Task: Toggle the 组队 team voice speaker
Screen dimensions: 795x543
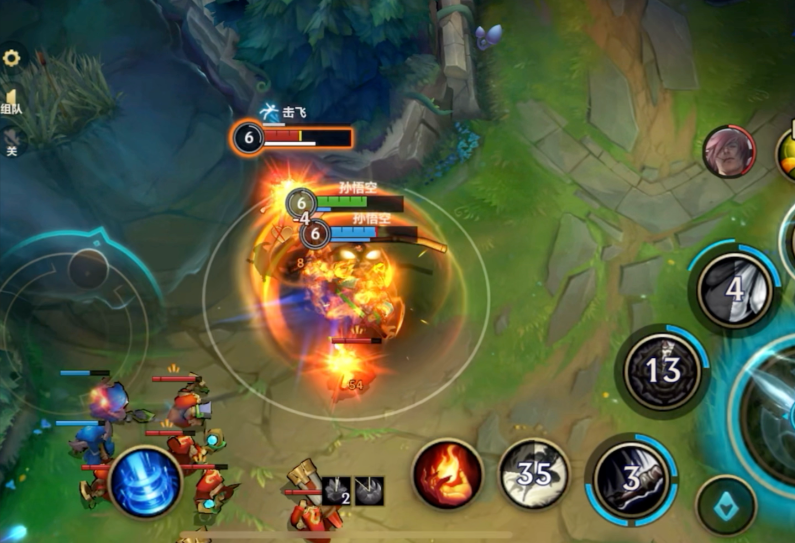Action: tap(11, 100)
